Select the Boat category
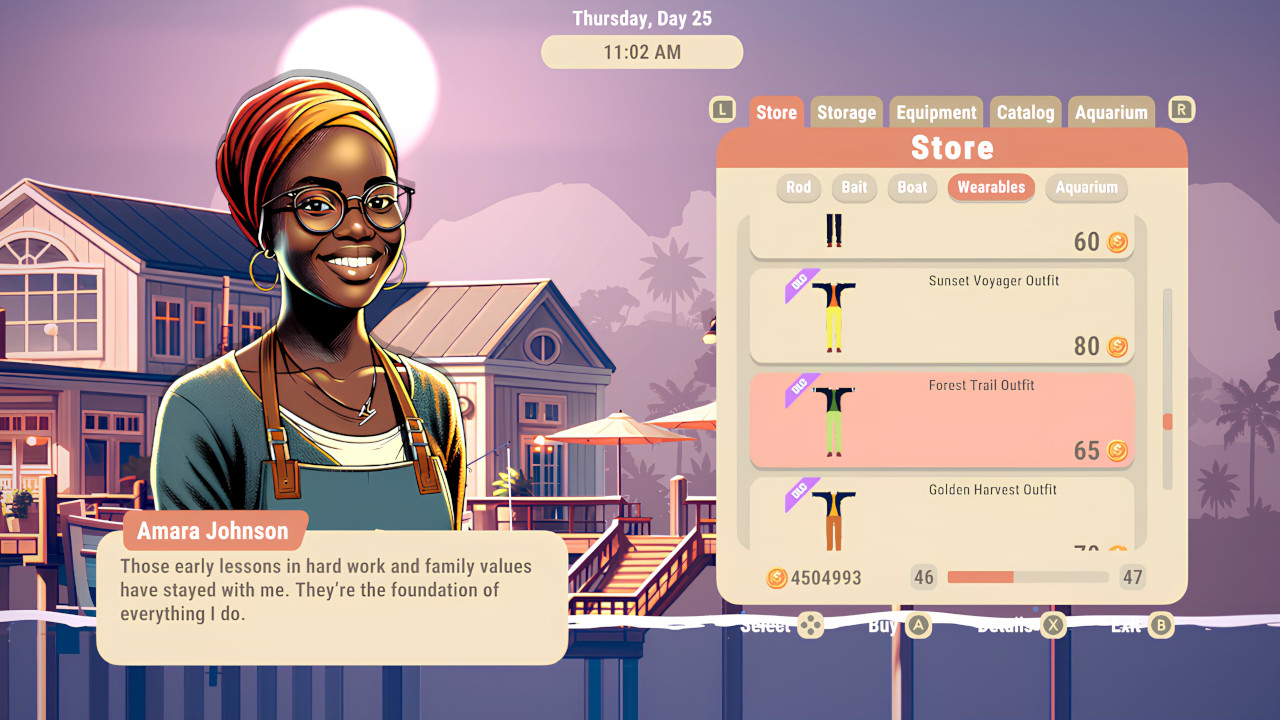 [911, 188]
